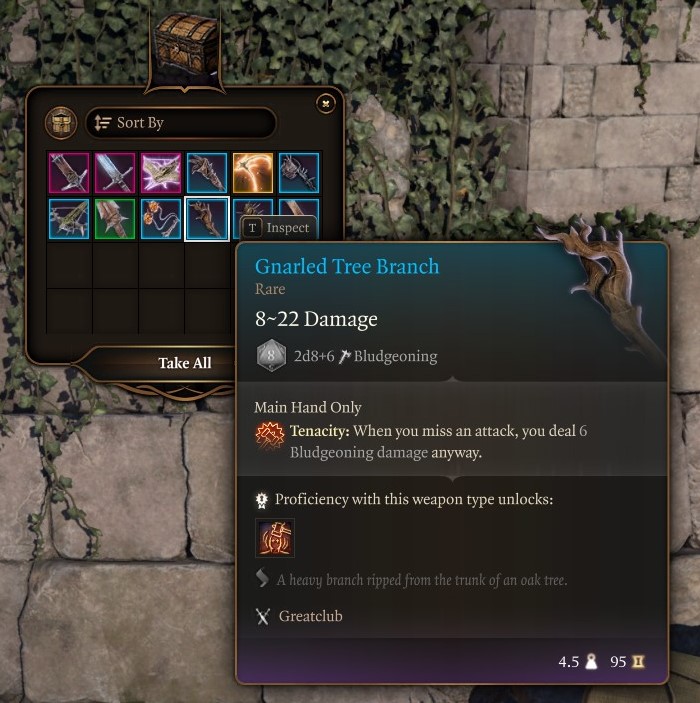Open the Sort By dropdown
Image resolution: width=700 pixels, height=703 pixels.
(x=181, y=123)
